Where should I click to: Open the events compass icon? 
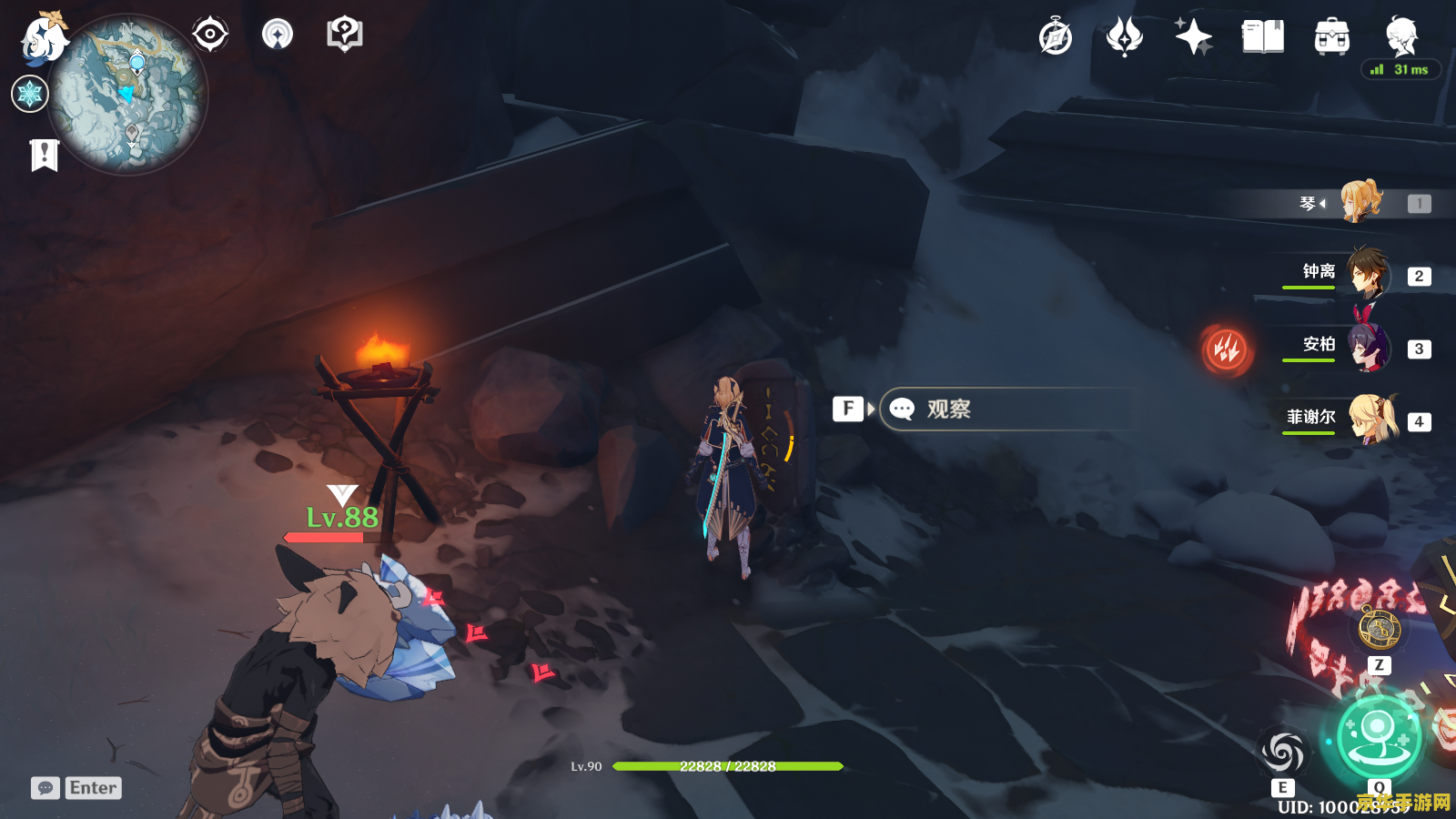pyautogui.click(x=1056, y=37)
